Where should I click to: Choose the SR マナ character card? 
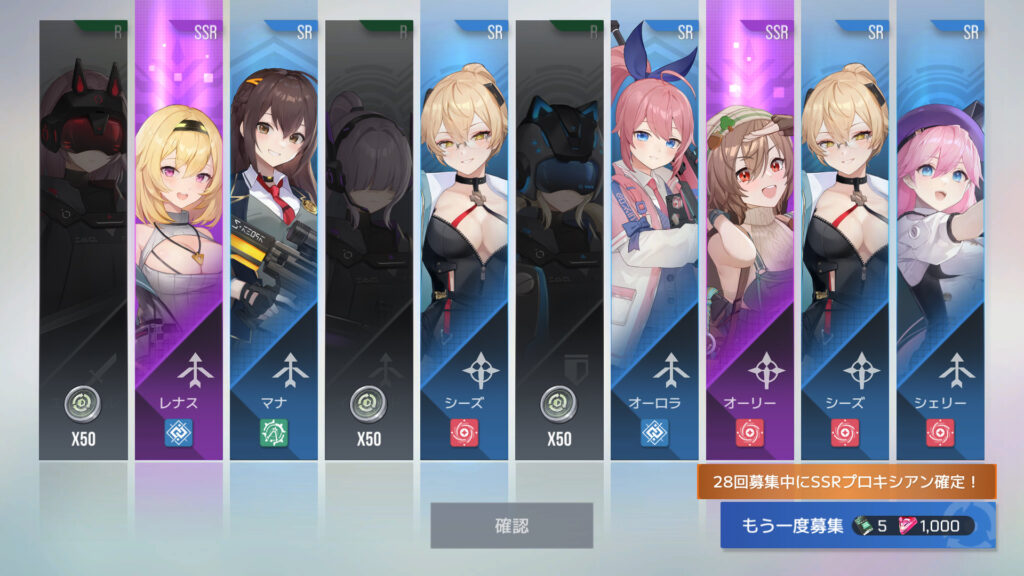point(274,240)
